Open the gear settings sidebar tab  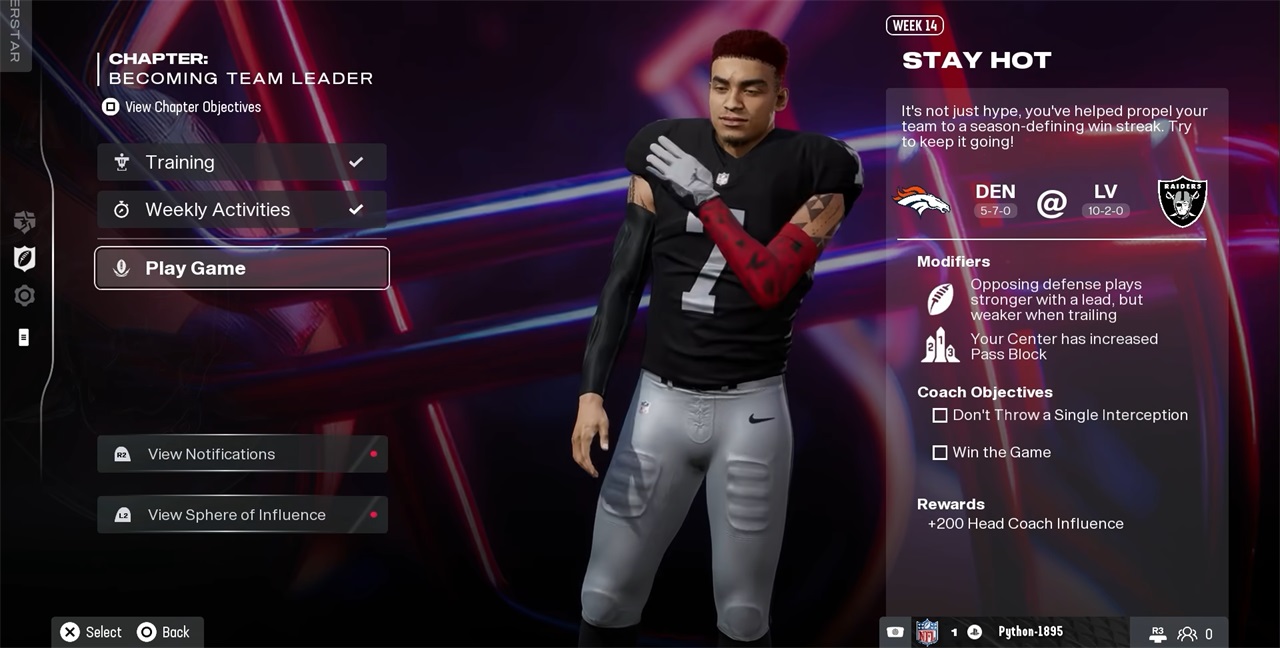click(24, 296)
